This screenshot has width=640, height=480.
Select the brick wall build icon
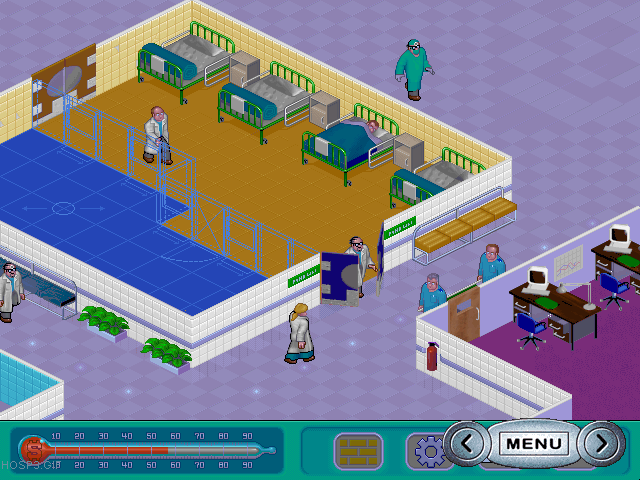[x=358, y=452]
